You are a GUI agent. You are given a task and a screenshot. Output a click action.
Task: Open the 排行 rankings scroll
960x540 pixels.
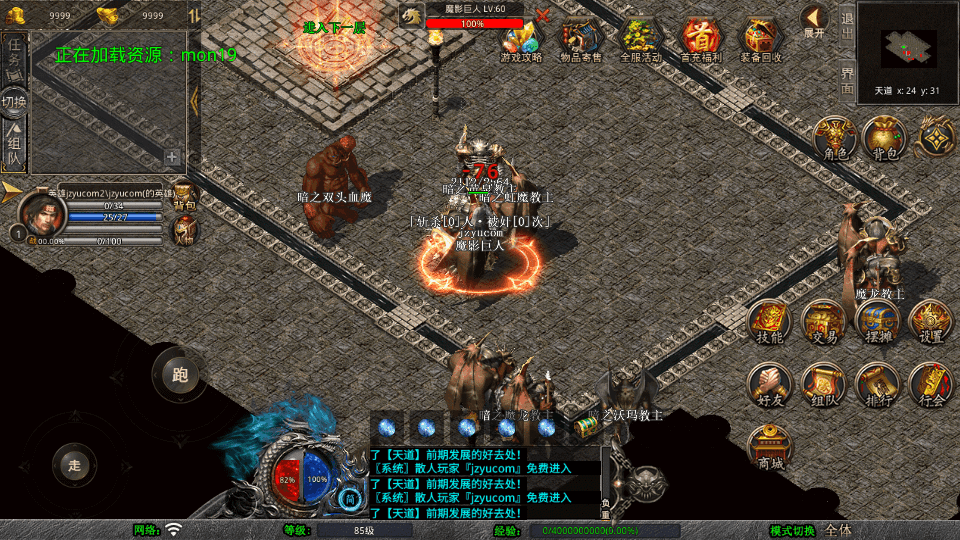[877, 385]
